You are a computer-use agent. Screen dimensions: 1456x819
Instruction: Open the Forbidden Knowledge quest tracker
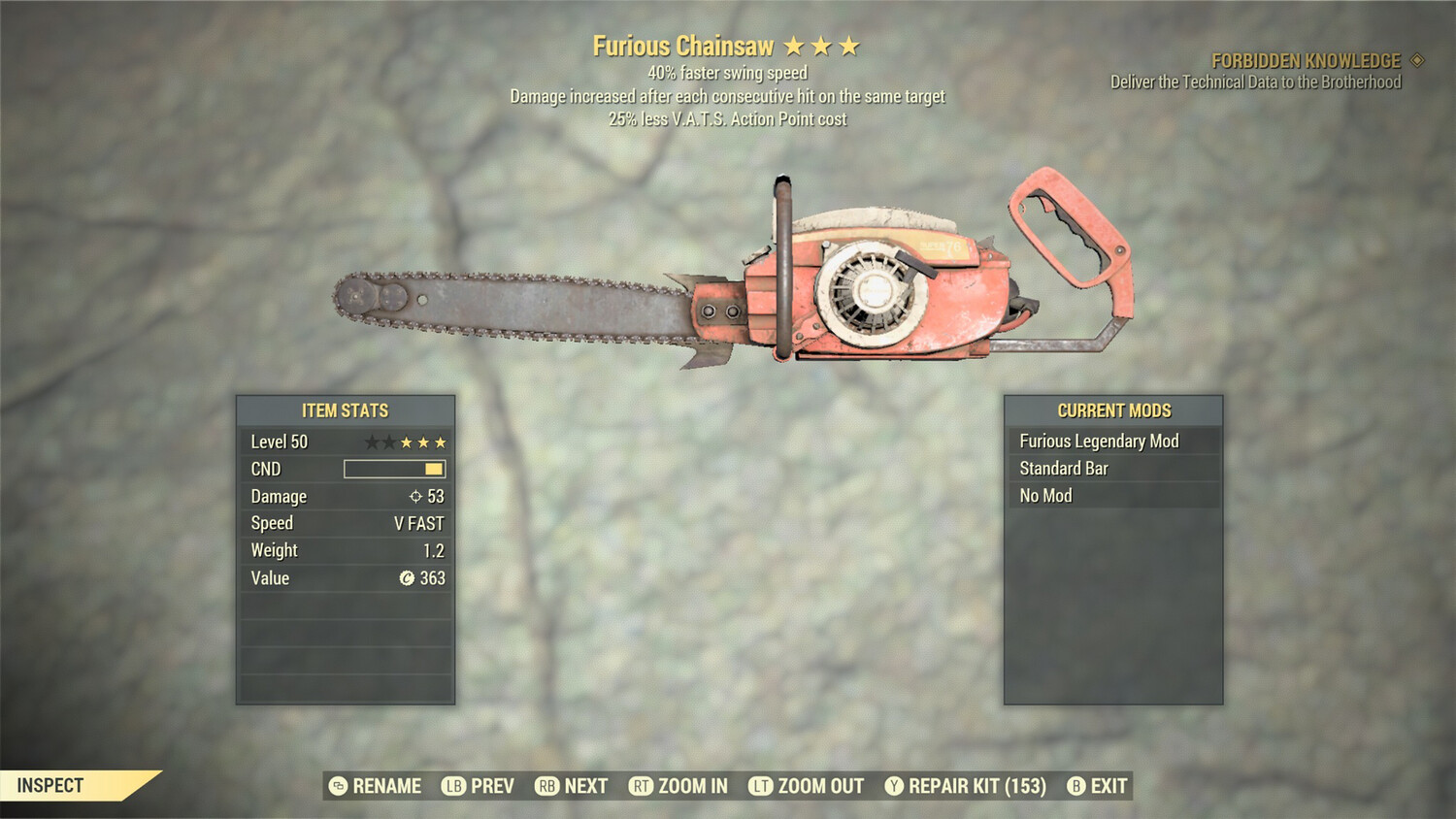click(1306, 61)
